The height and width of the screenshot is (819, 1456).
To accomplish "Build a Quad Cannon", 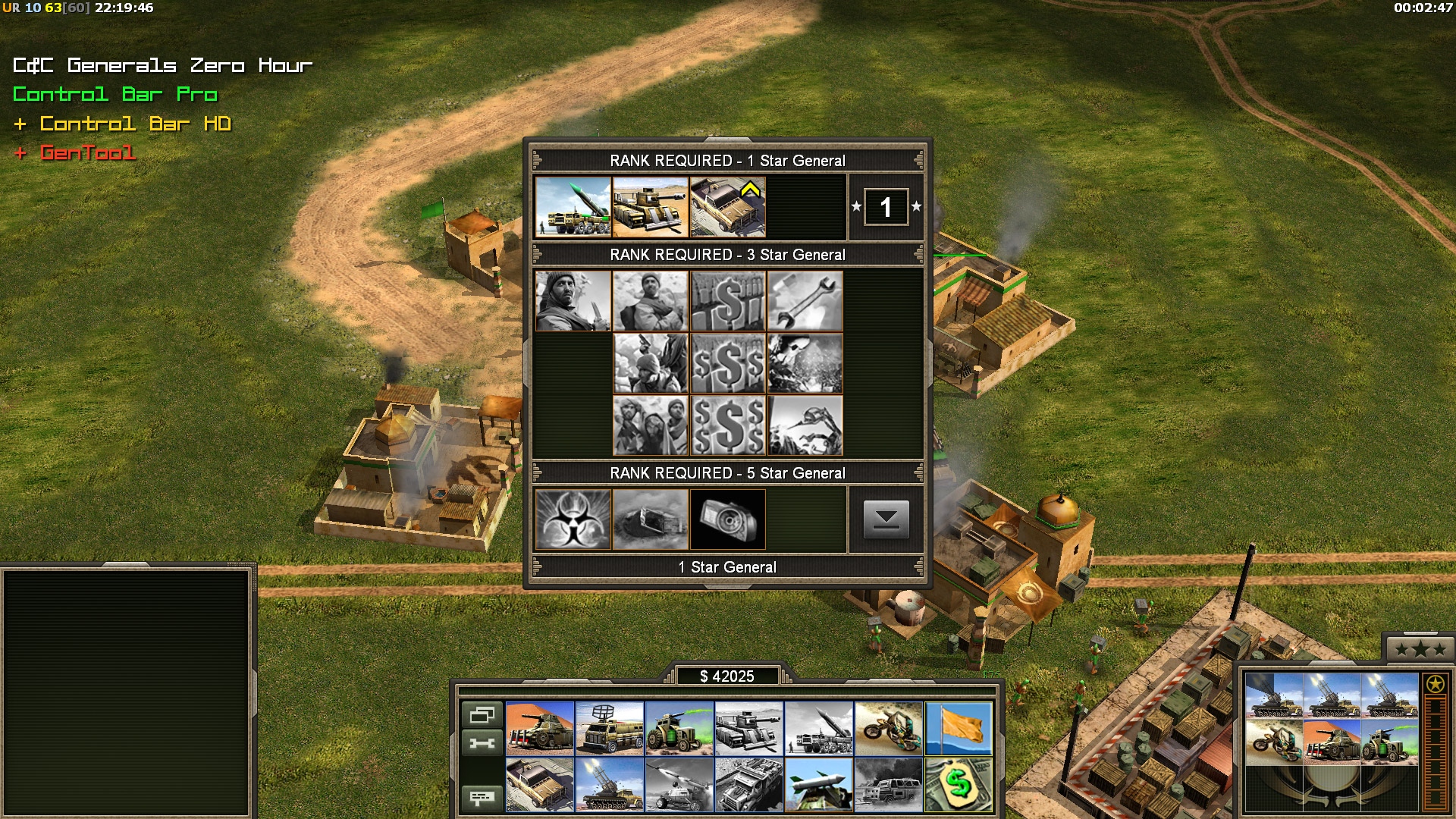I will [x=610, y=785].
